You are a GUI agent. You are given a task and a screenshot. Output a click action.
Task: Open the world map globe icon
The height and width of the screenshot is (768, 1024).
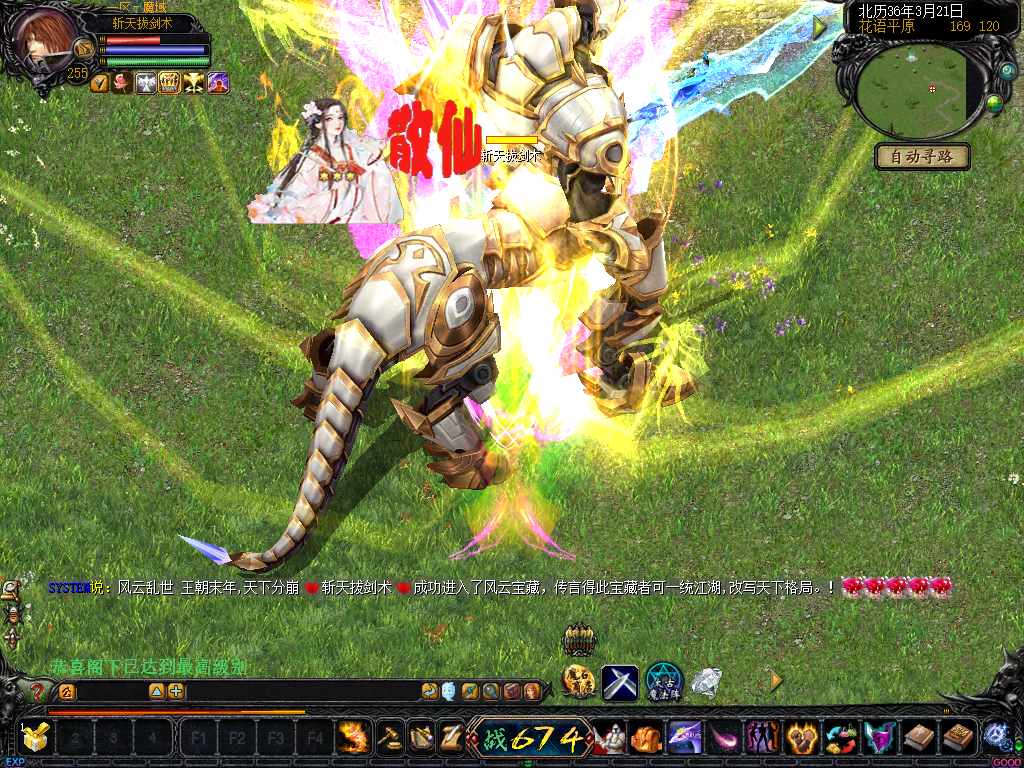point(994,103)
